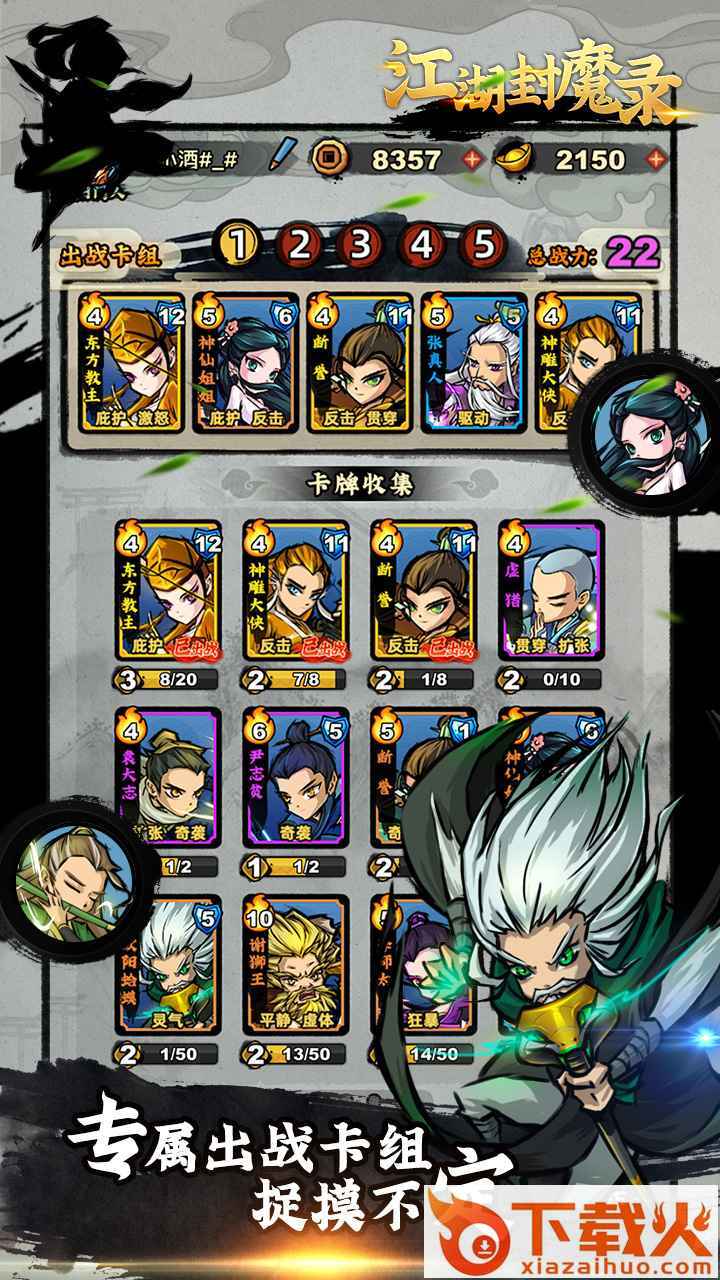Image resolution: width=720 pixels, height=1280 pixels.
Task: Select 东方教主 in the card collection
Action: [168, 590]
